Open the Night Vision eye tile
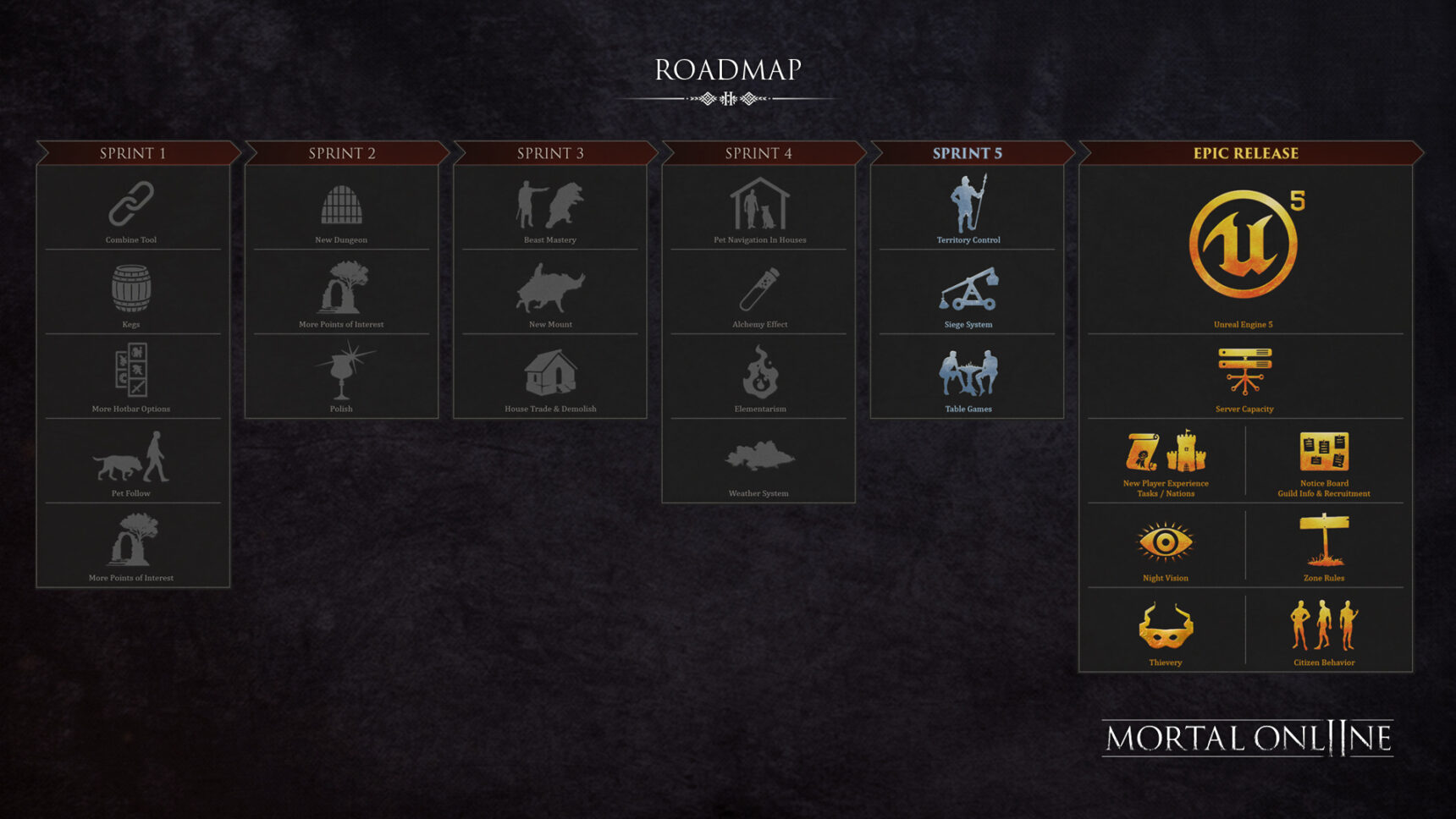 tap(1166, 542)
